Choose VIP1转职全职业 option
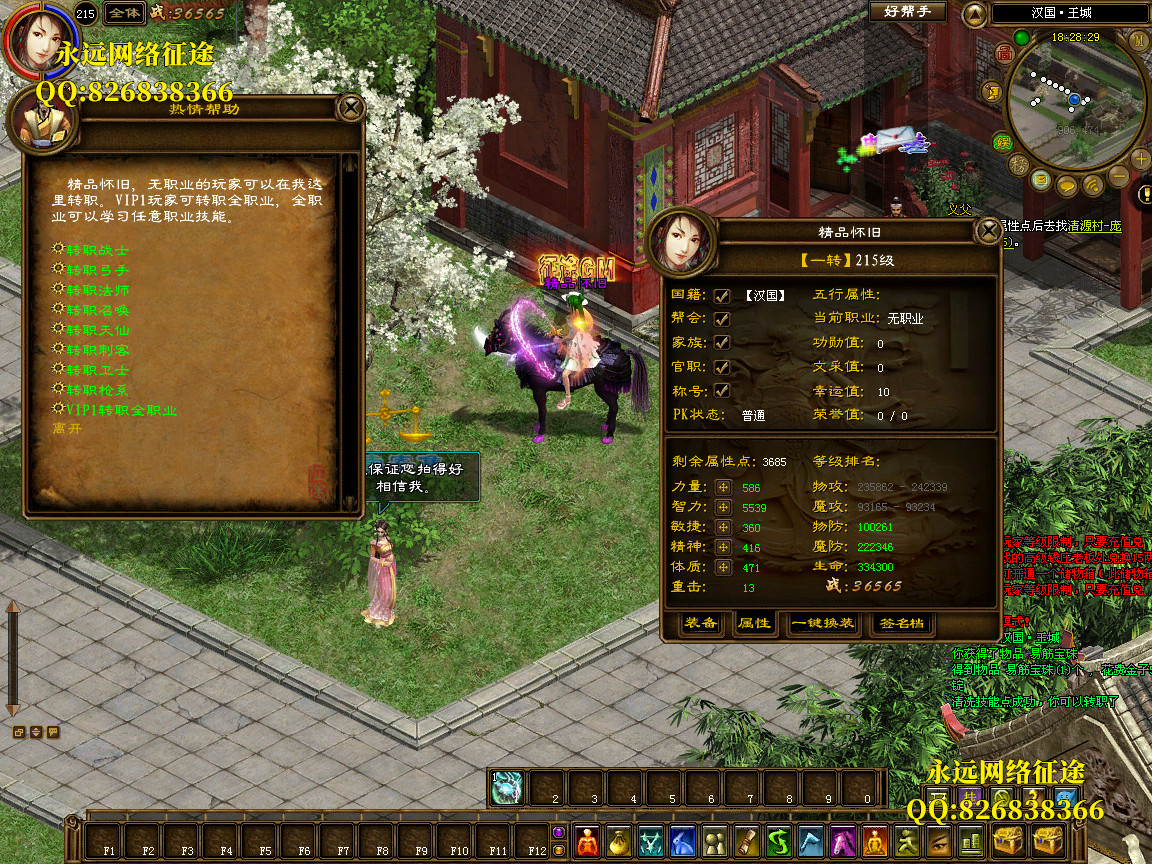 click(x=120, y=410)
